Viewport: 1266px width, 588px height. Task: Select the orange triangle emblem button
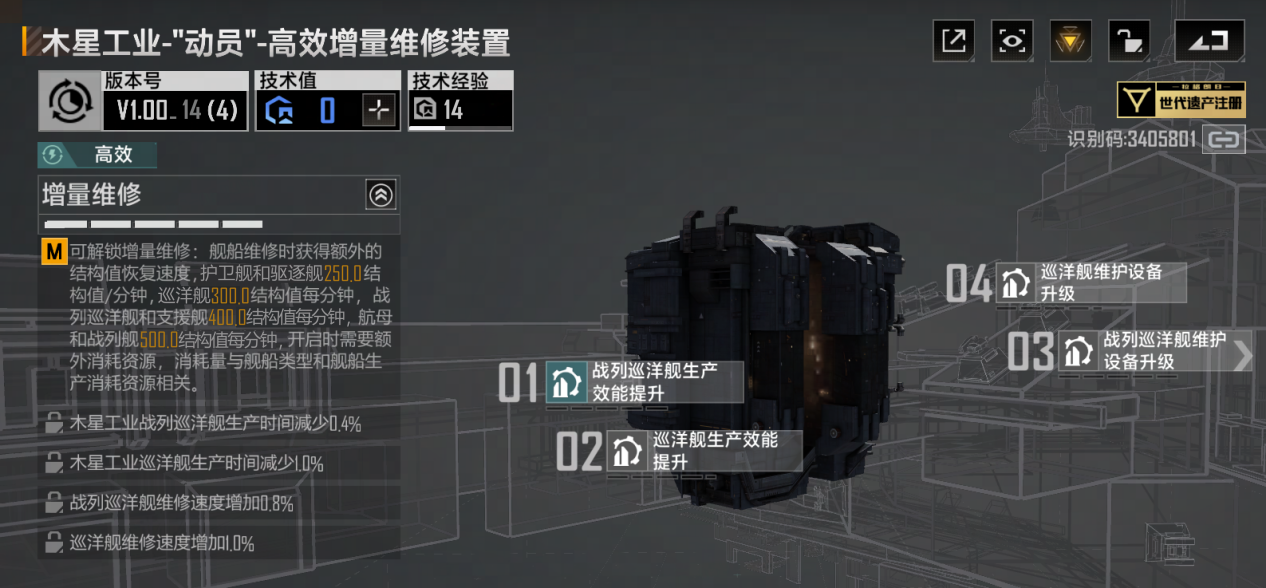tap(1070, 41)
